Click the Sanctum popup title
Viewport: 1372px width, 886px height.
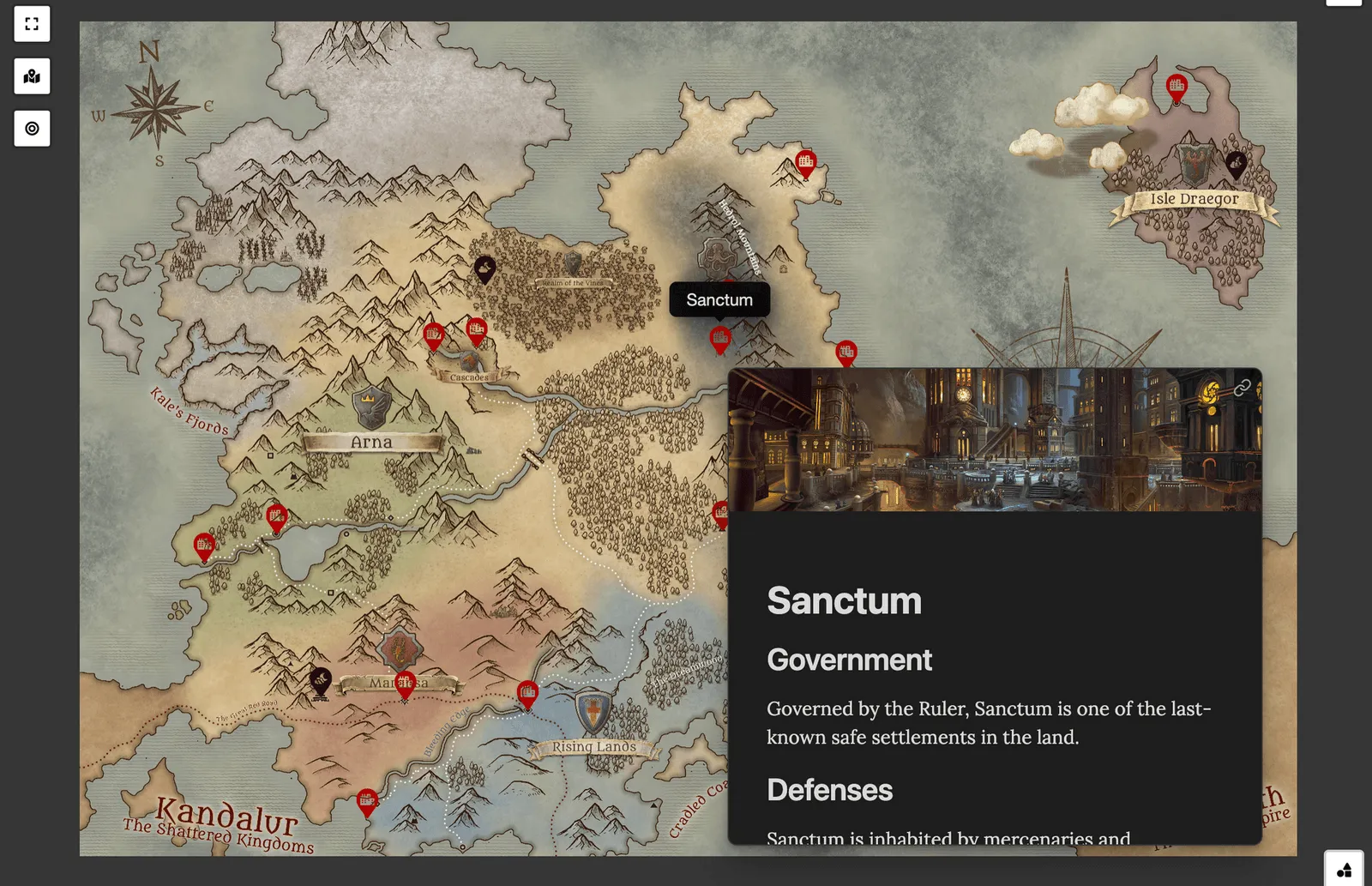tap(845, 600)
